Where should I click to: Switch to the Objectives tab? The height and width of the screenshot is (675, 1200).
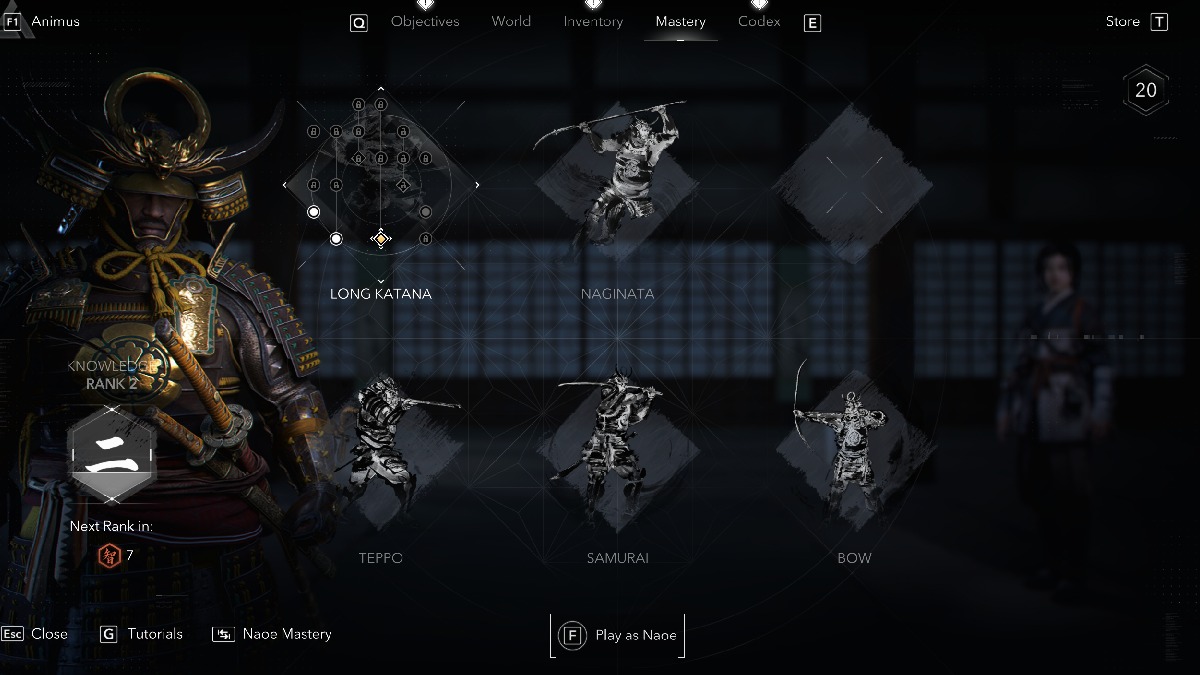(425, 22)
